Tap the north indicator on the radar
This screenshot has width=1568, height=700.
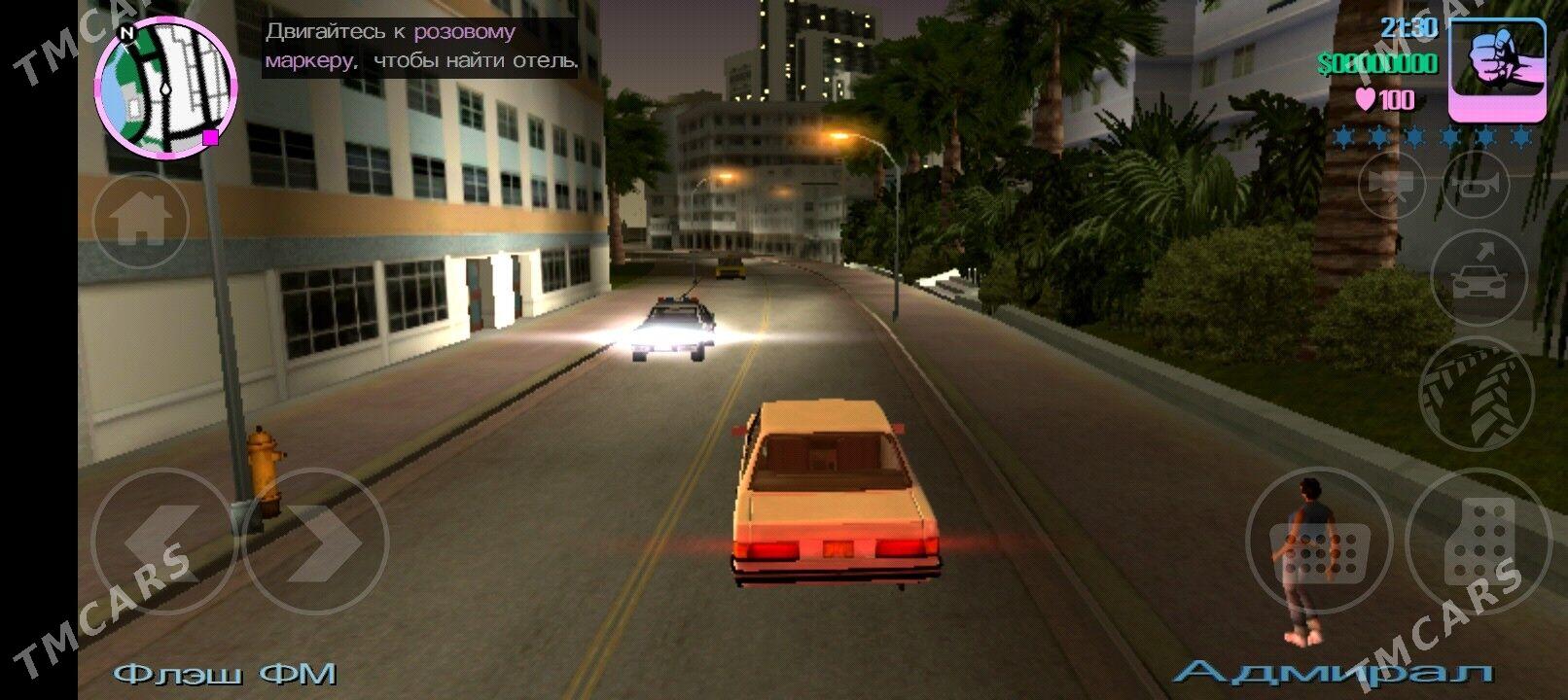pyautogui.click(x=125, y=34)
